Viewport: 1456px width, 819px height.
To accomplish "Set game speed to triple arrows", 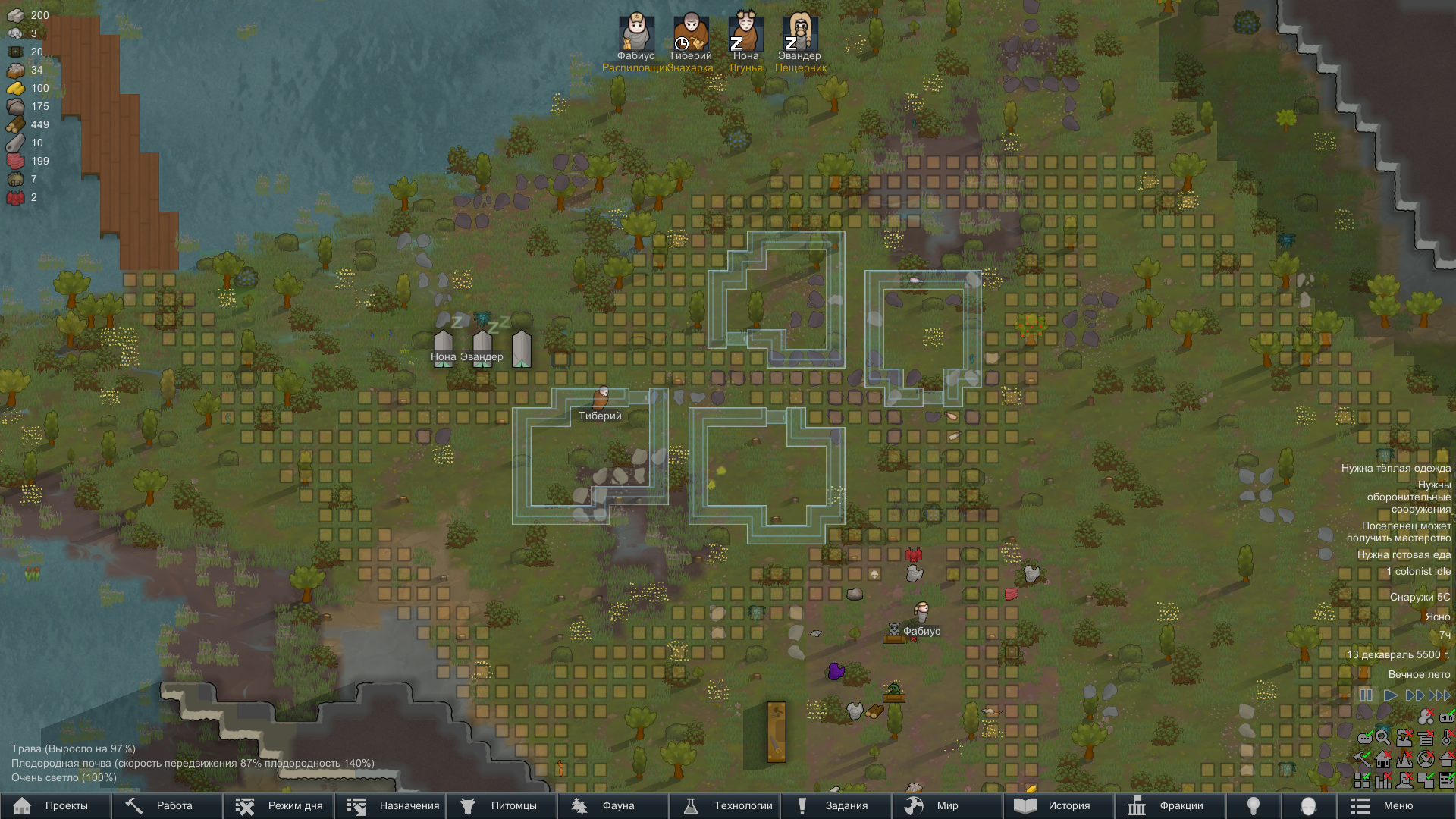I will pyautogui.click(x=1439, y=695).
